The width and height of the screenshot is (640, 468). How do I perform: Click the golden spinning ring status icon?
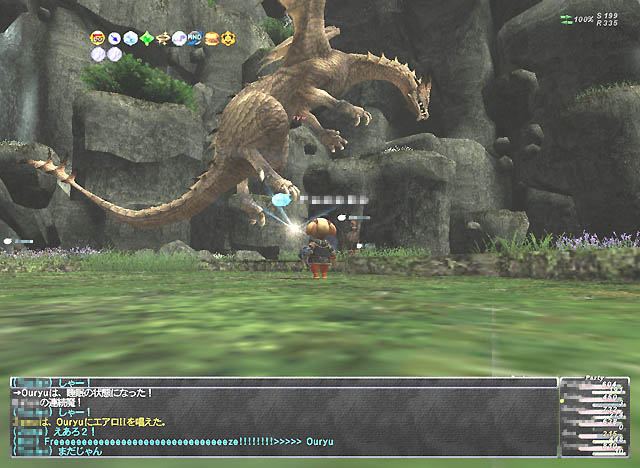point(163,39)
